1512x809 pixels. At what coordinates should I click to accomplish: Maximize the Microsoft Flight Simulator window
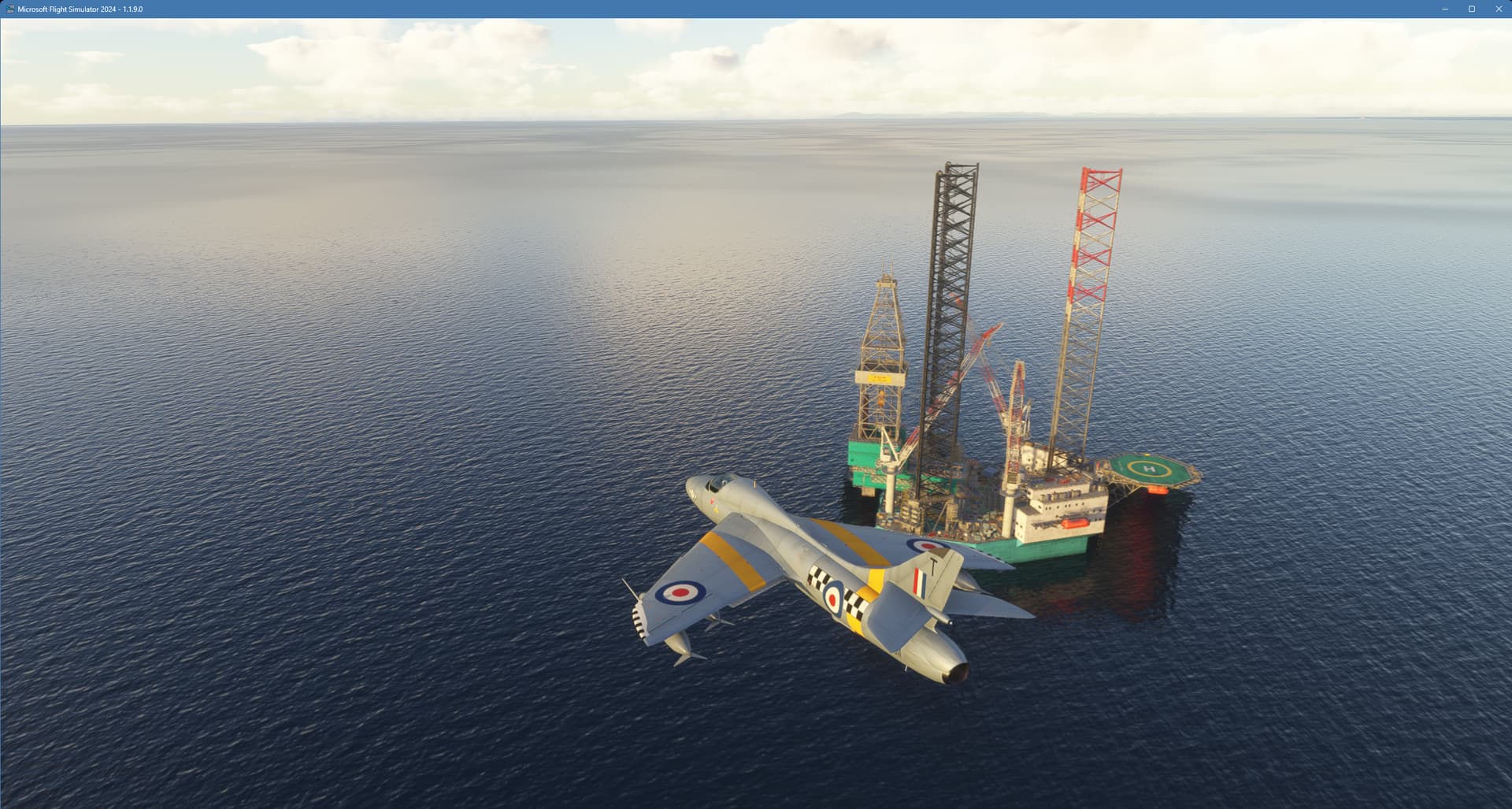[x=1471, y=10]
